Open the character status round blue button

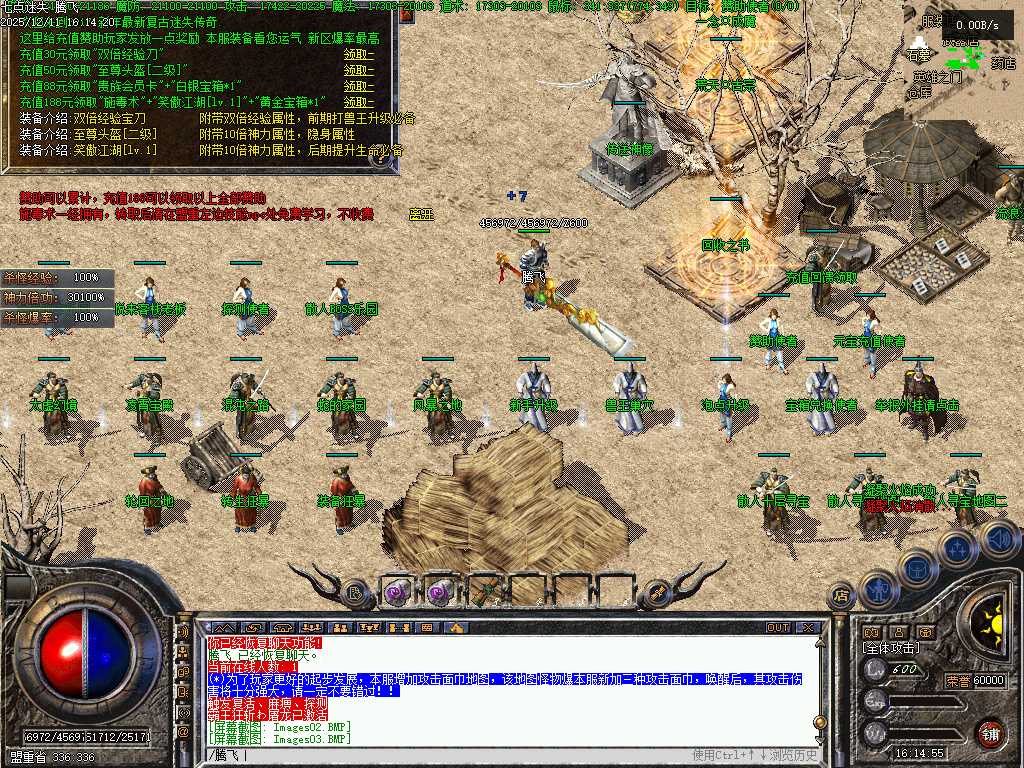(877, 589)
